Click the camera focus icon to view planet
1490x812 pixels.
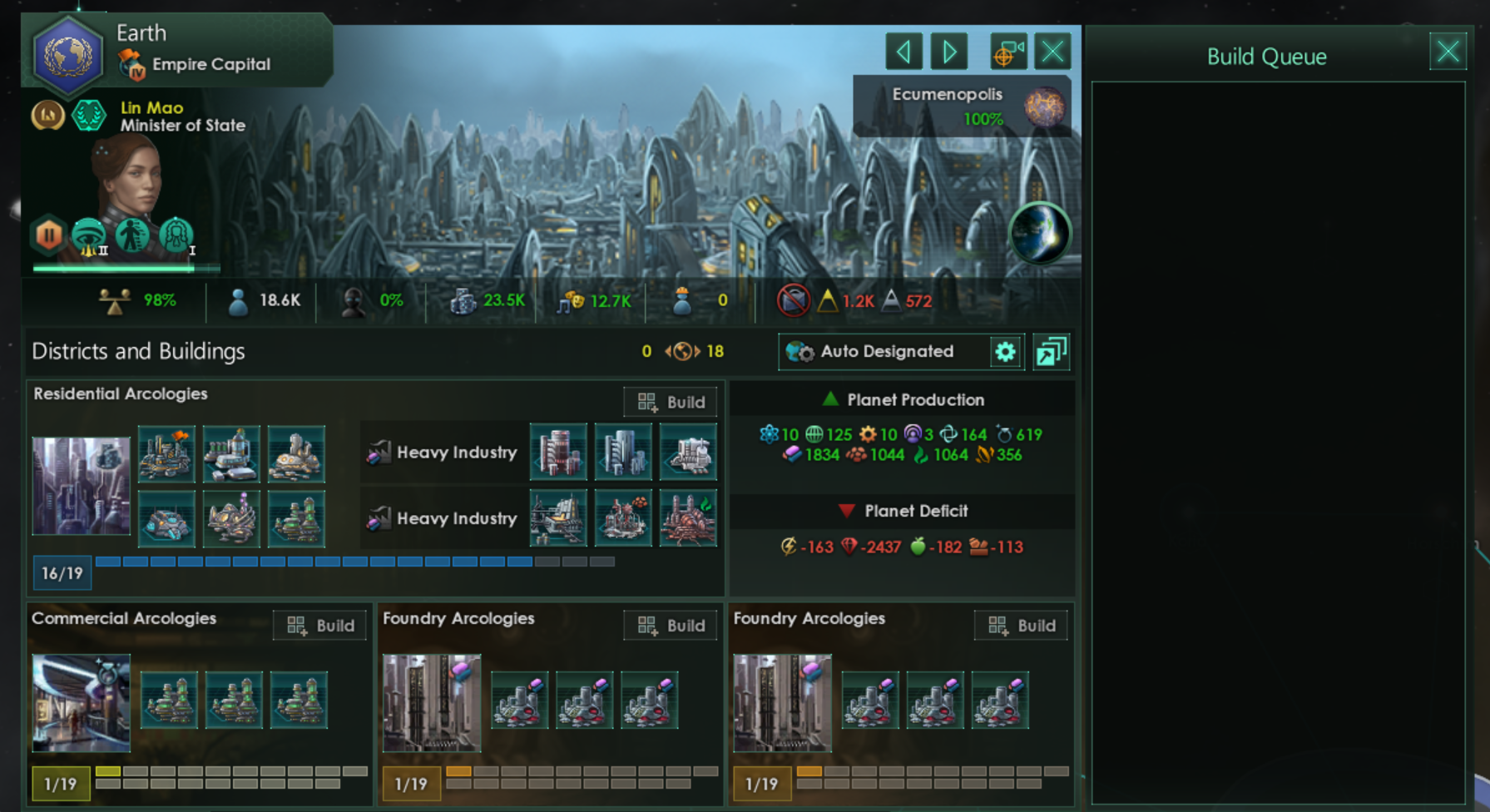coord(1007,51)
